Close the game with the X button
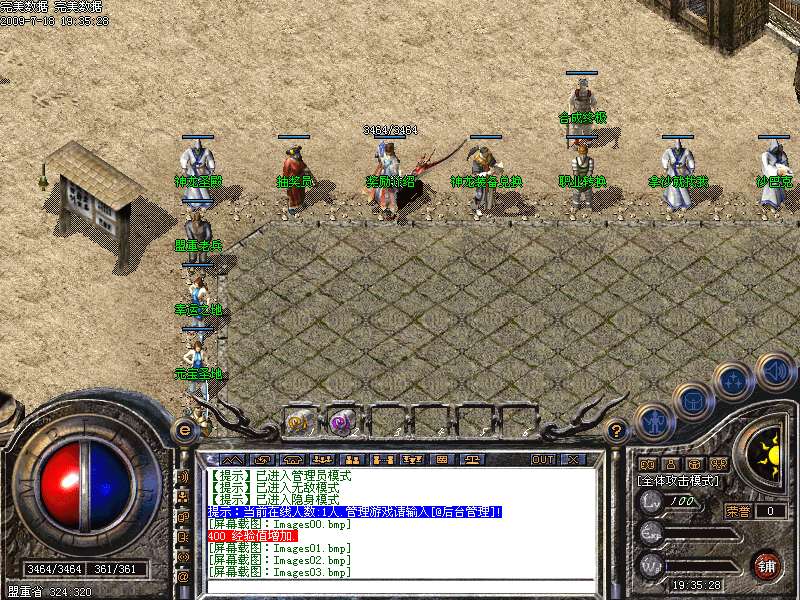This screenshot has height=600, width=800. click(573, 459)
